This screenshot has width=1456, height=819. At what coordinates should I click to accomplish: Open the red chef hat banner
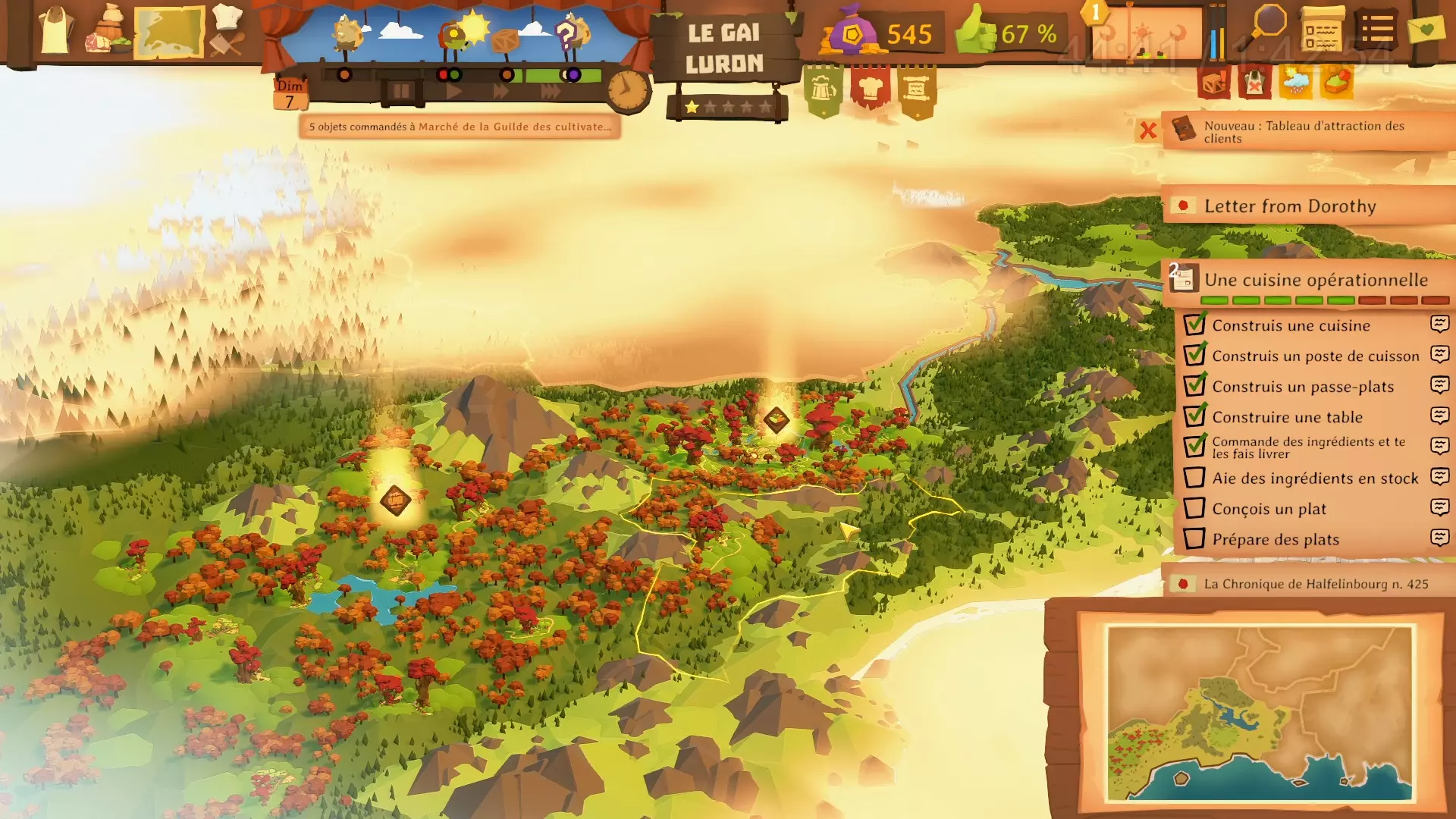coord(870,89)
